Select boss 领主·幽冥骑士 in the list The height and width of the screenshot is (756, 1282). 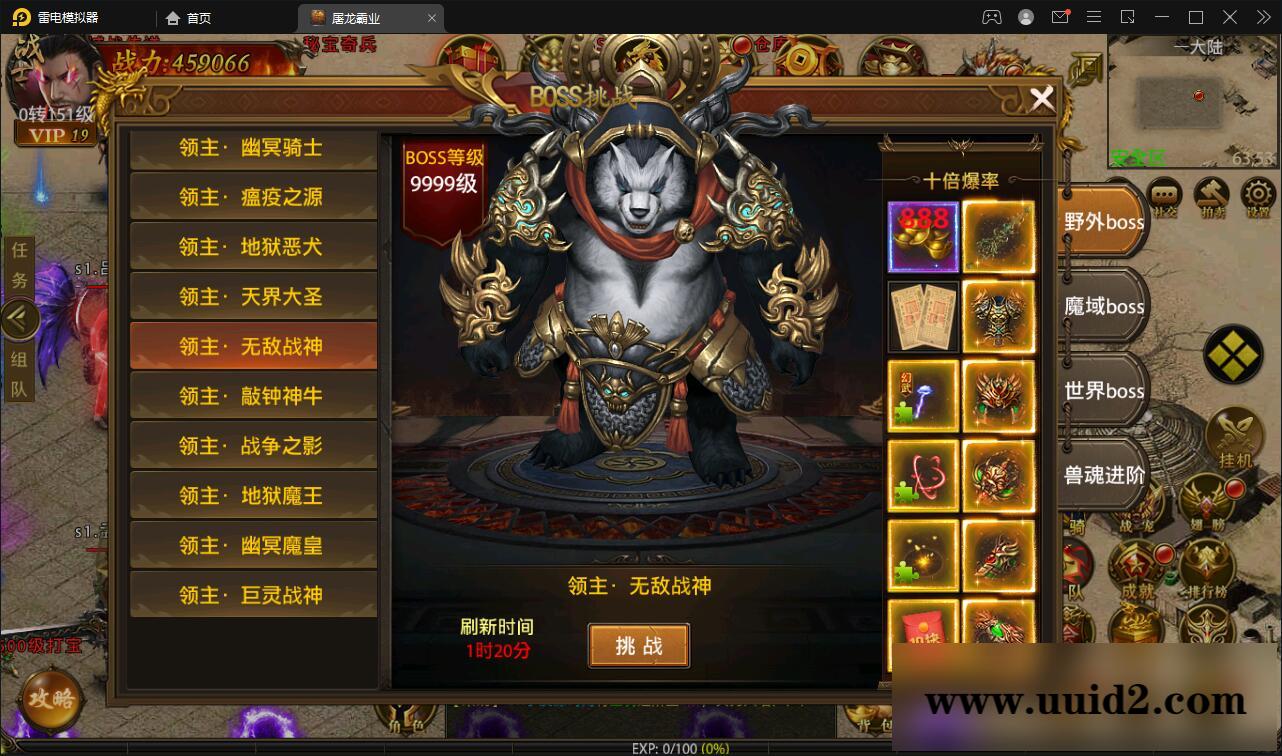[x=253, y=147]
